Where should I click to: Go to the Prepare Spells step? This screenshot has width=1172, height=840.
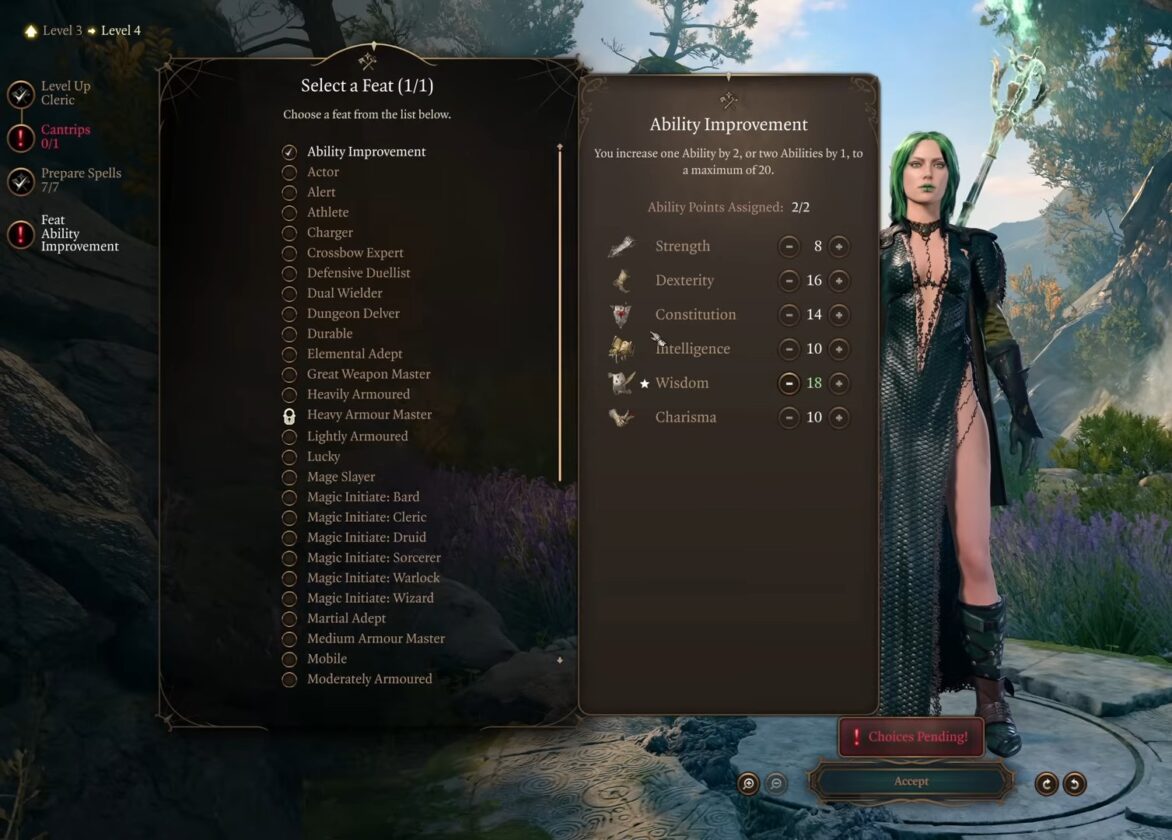22,181
